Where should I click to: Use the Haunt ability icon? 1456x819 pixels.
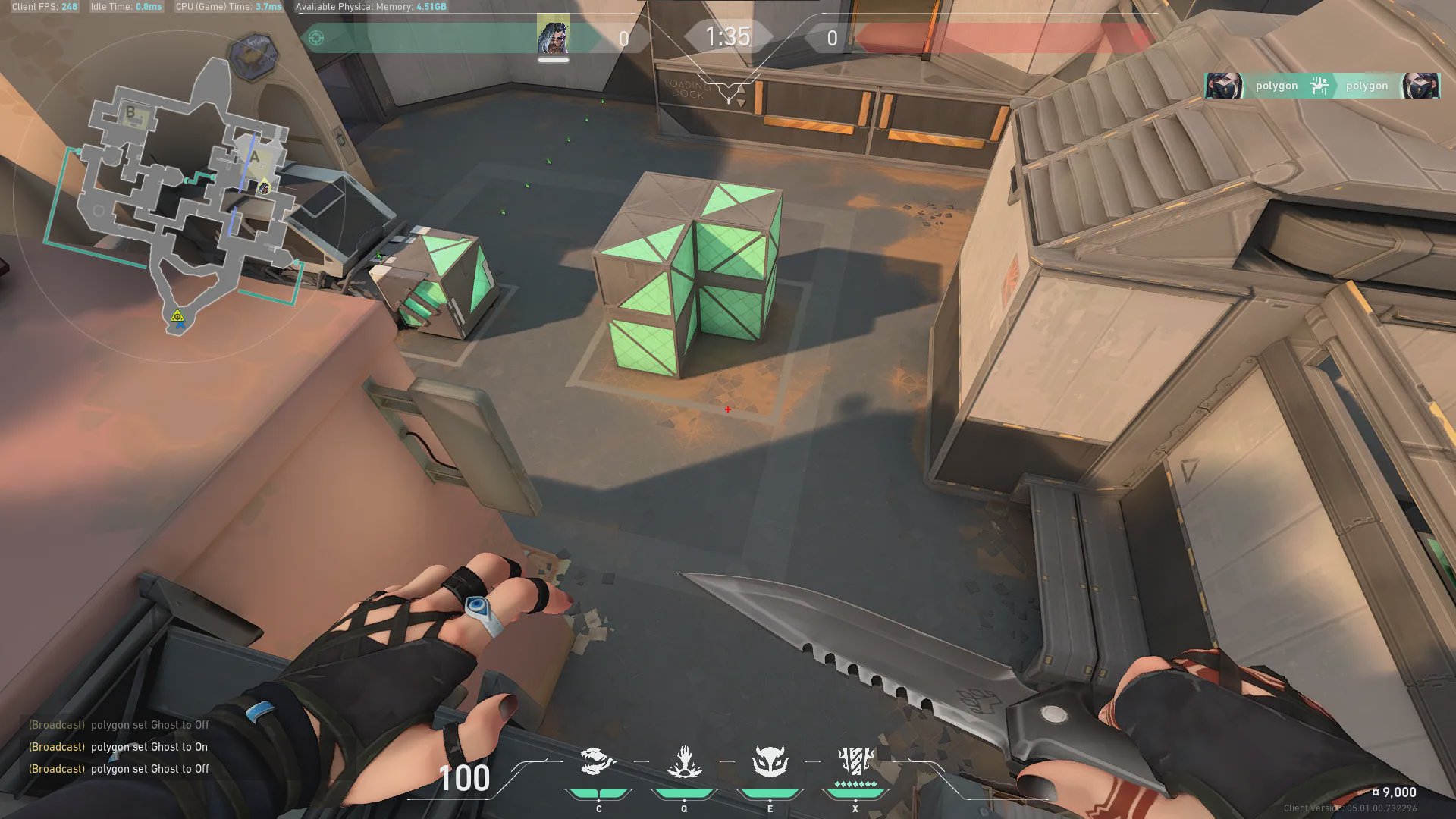[x=770, y=762]
